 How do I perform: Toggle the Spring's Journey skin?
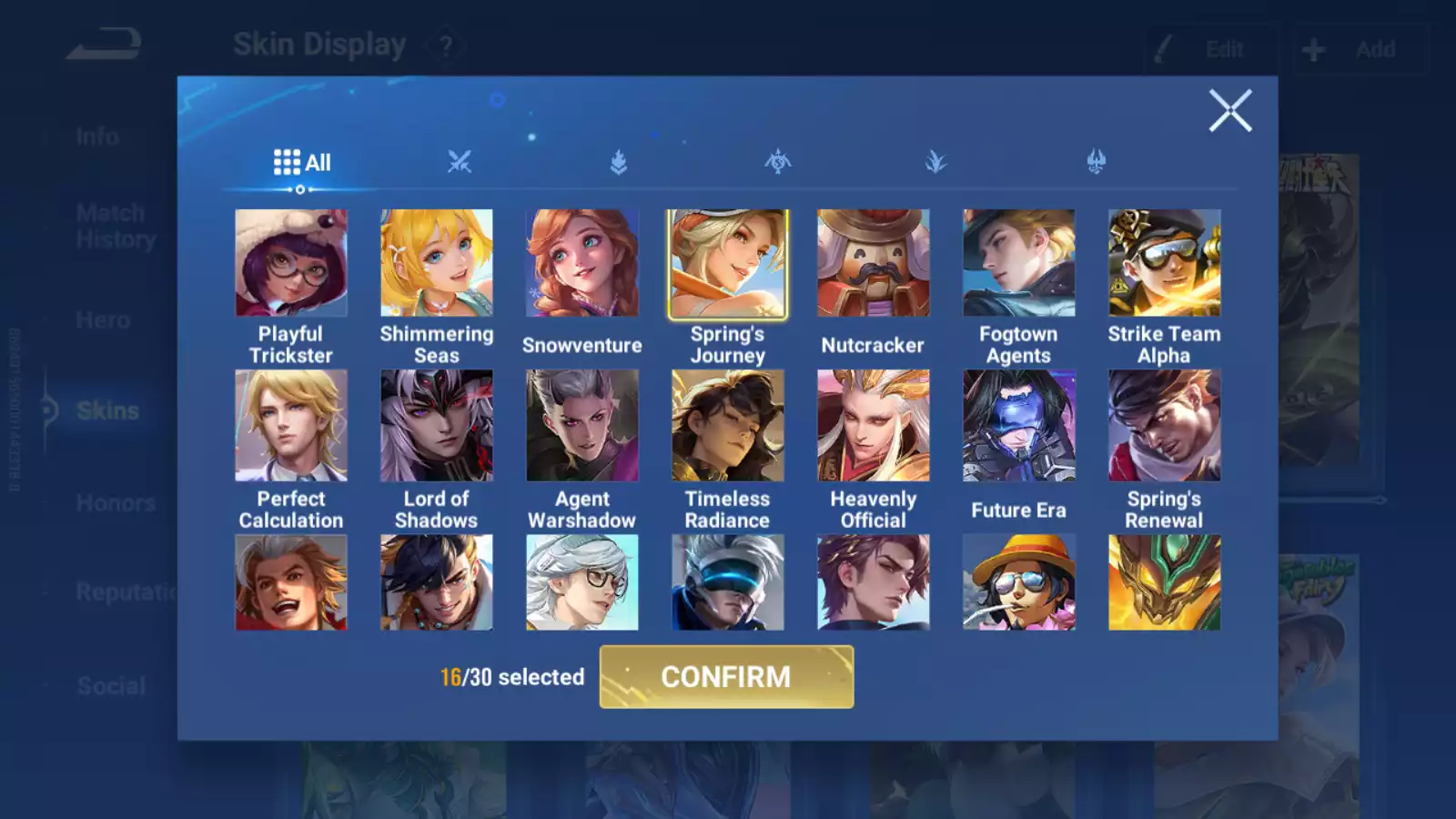pos(728,263)
